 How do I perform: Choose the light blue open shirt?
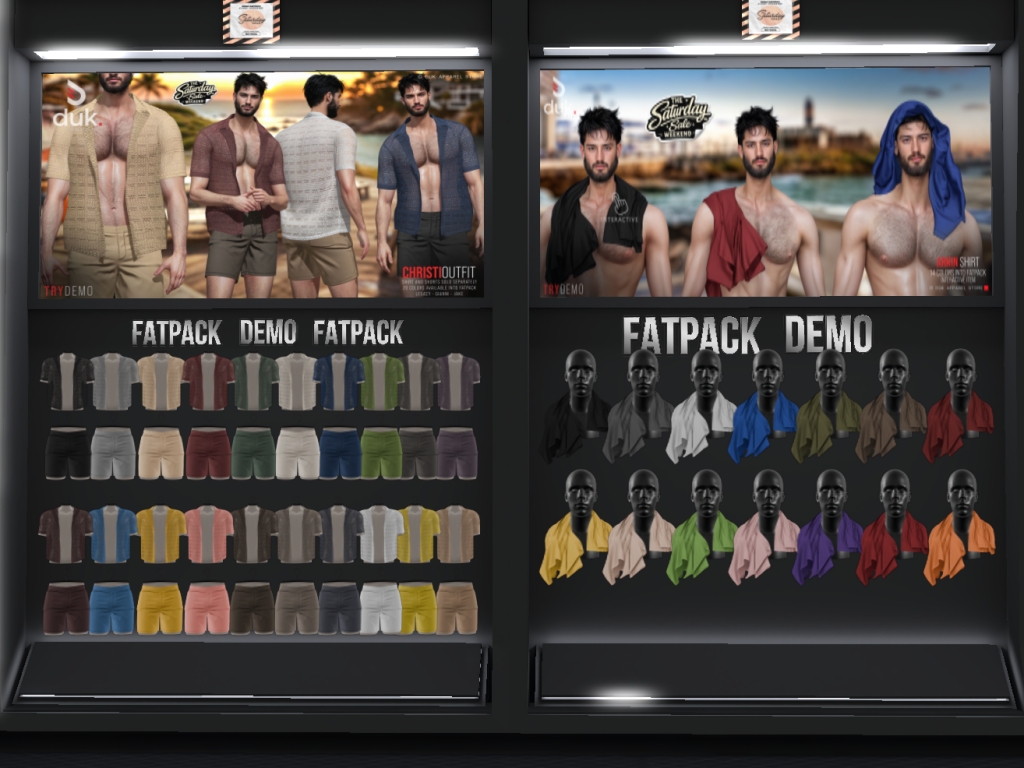(x=112, y=534)
